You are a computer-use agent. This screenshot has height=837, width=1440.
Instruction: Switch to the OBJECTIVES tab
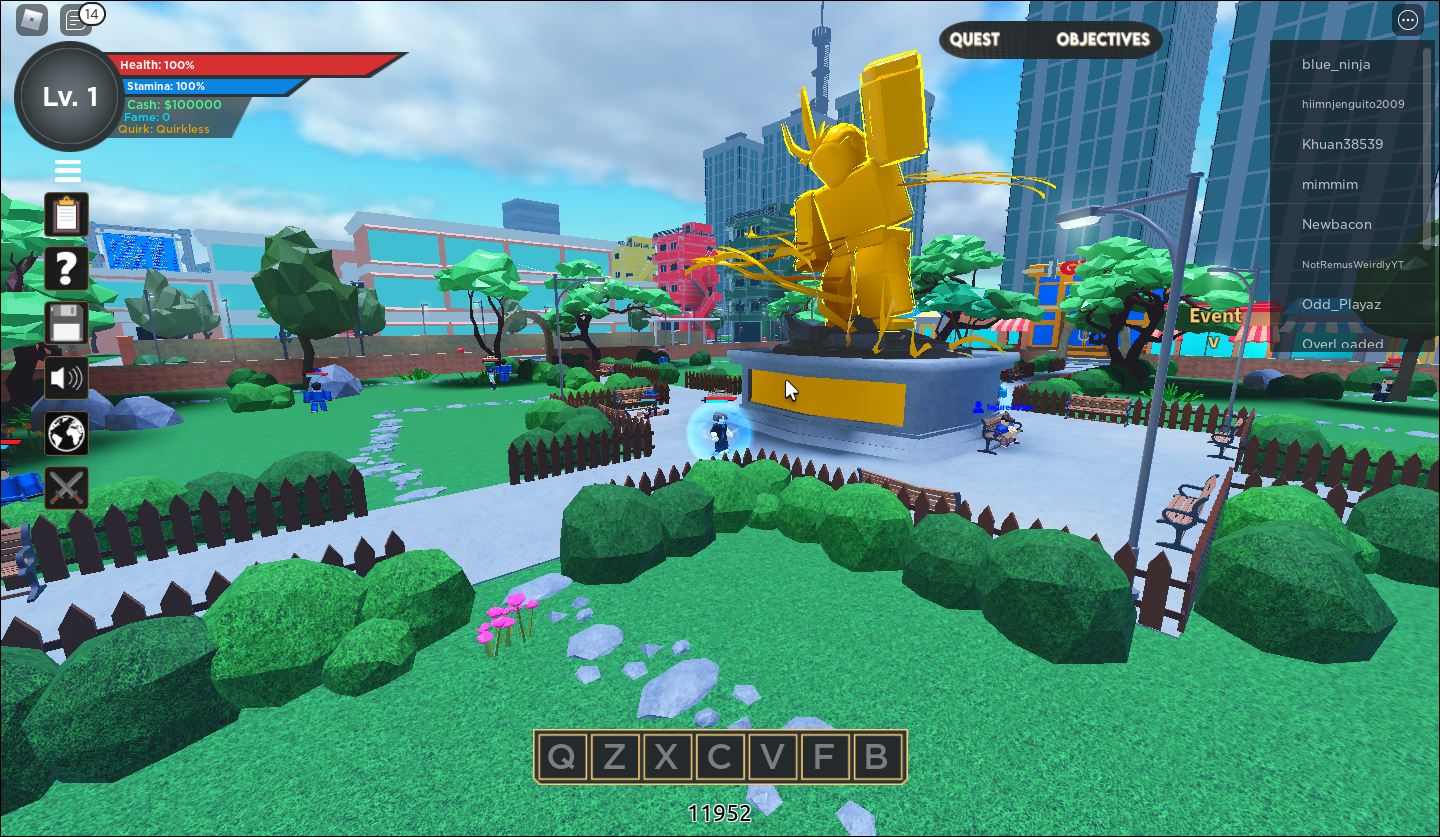[1102, 40]
